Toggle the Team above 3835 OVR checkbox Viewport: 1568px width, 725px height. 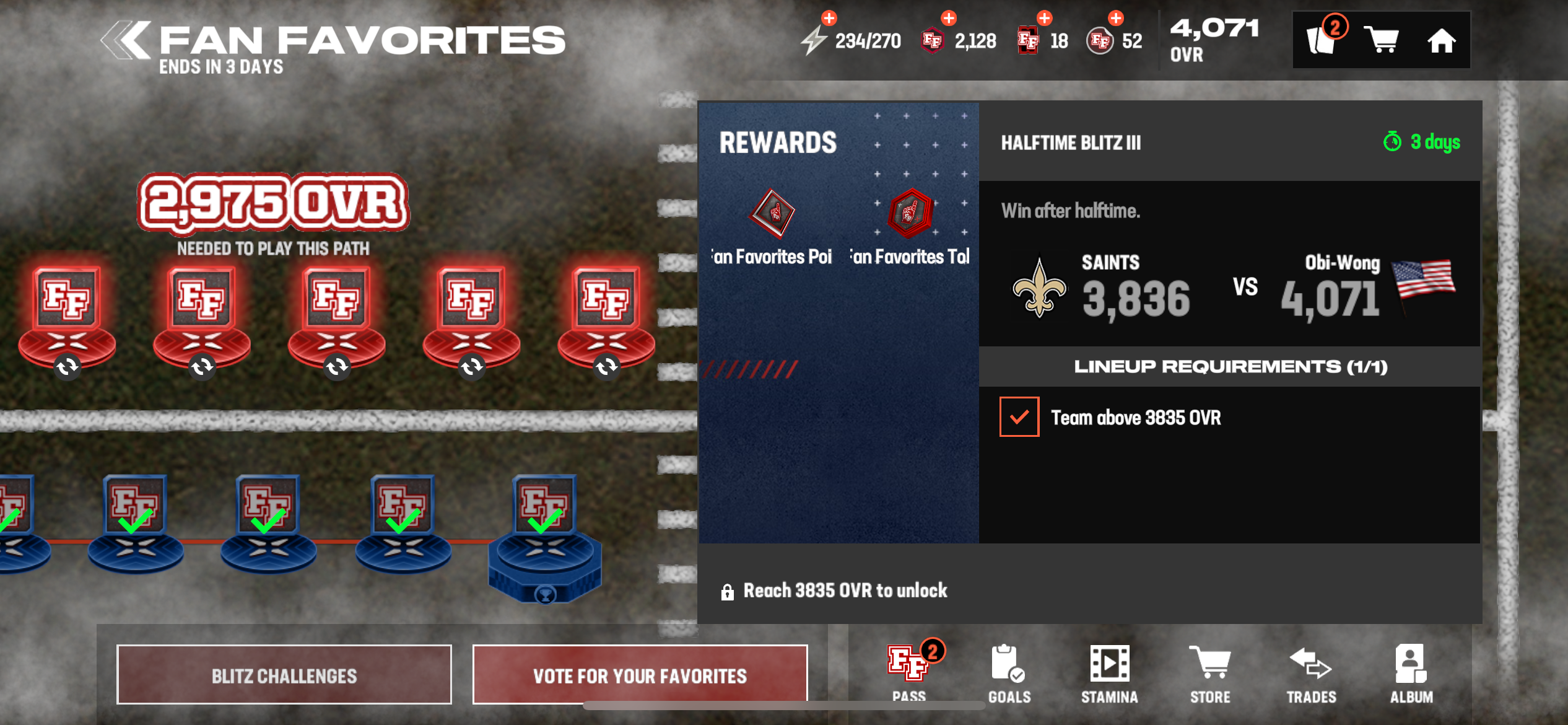pyautogui.click(x=1019, y=417)
